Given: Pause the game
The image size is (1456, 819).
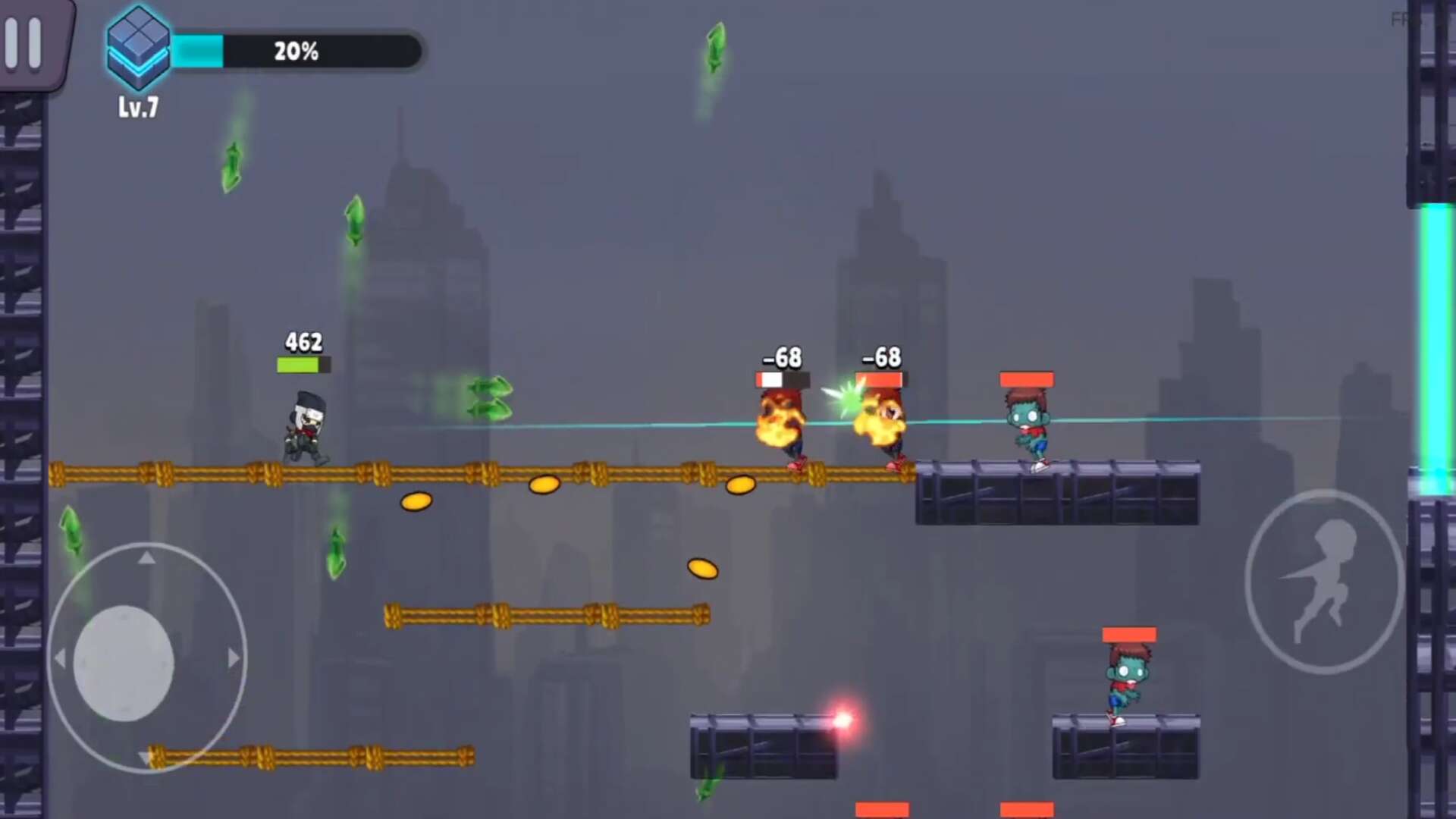Looking at the screenshot, I should click(x=24, y=43).
